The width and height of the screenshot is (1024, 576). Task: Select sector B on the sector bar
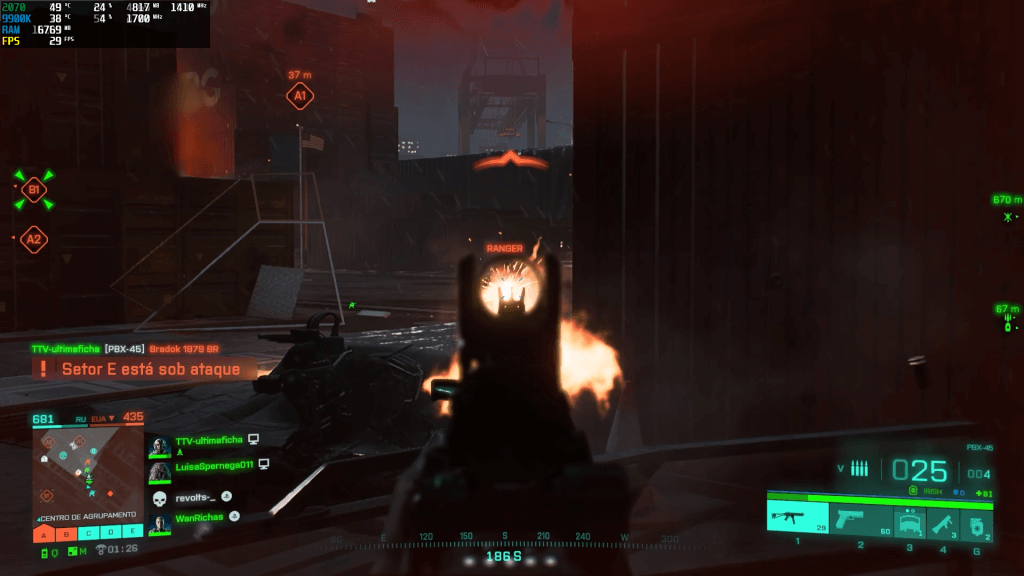click(66, 533)
